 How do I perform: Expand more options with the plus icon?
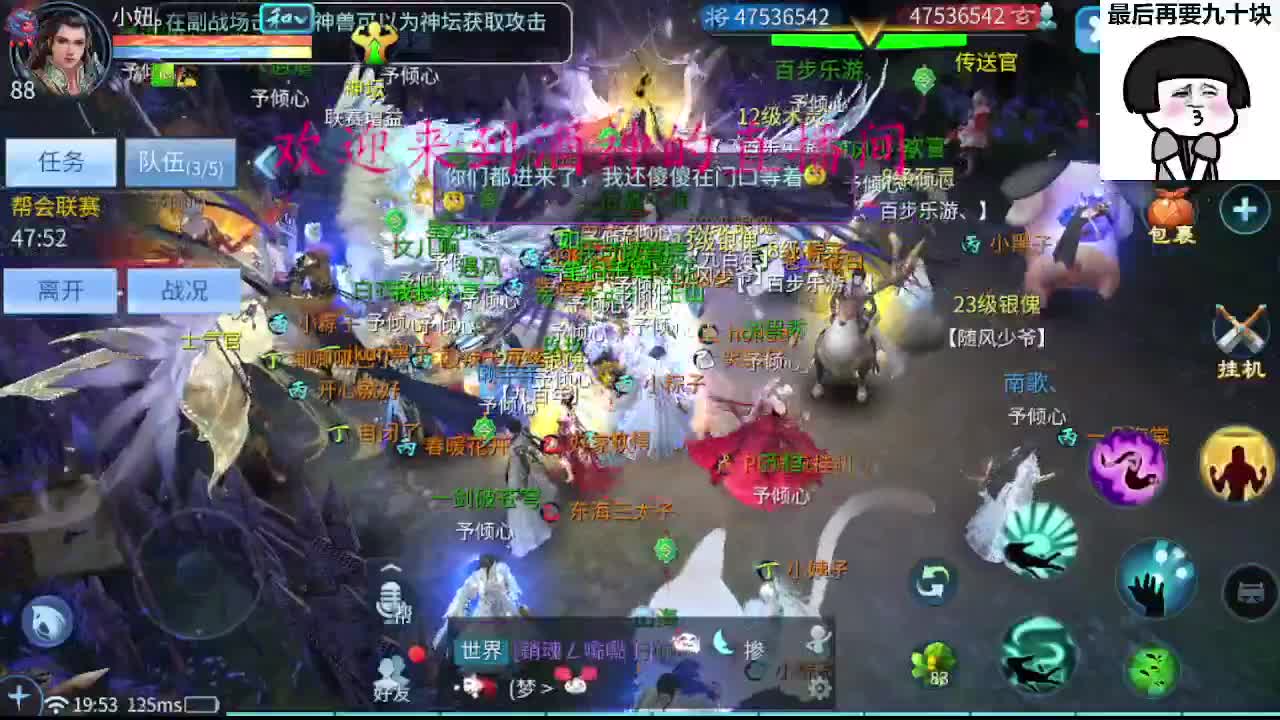1242,211
